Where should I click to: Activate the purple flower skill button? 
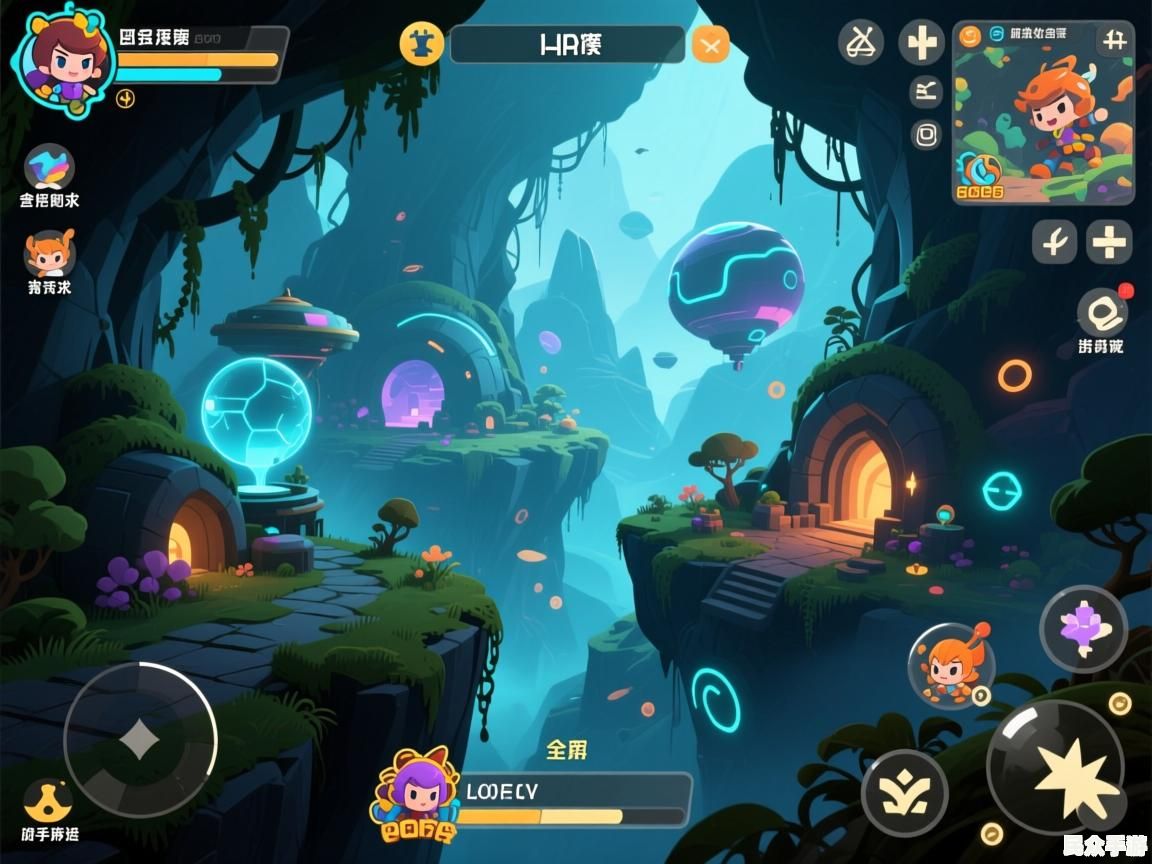(x=1083, y=630)
